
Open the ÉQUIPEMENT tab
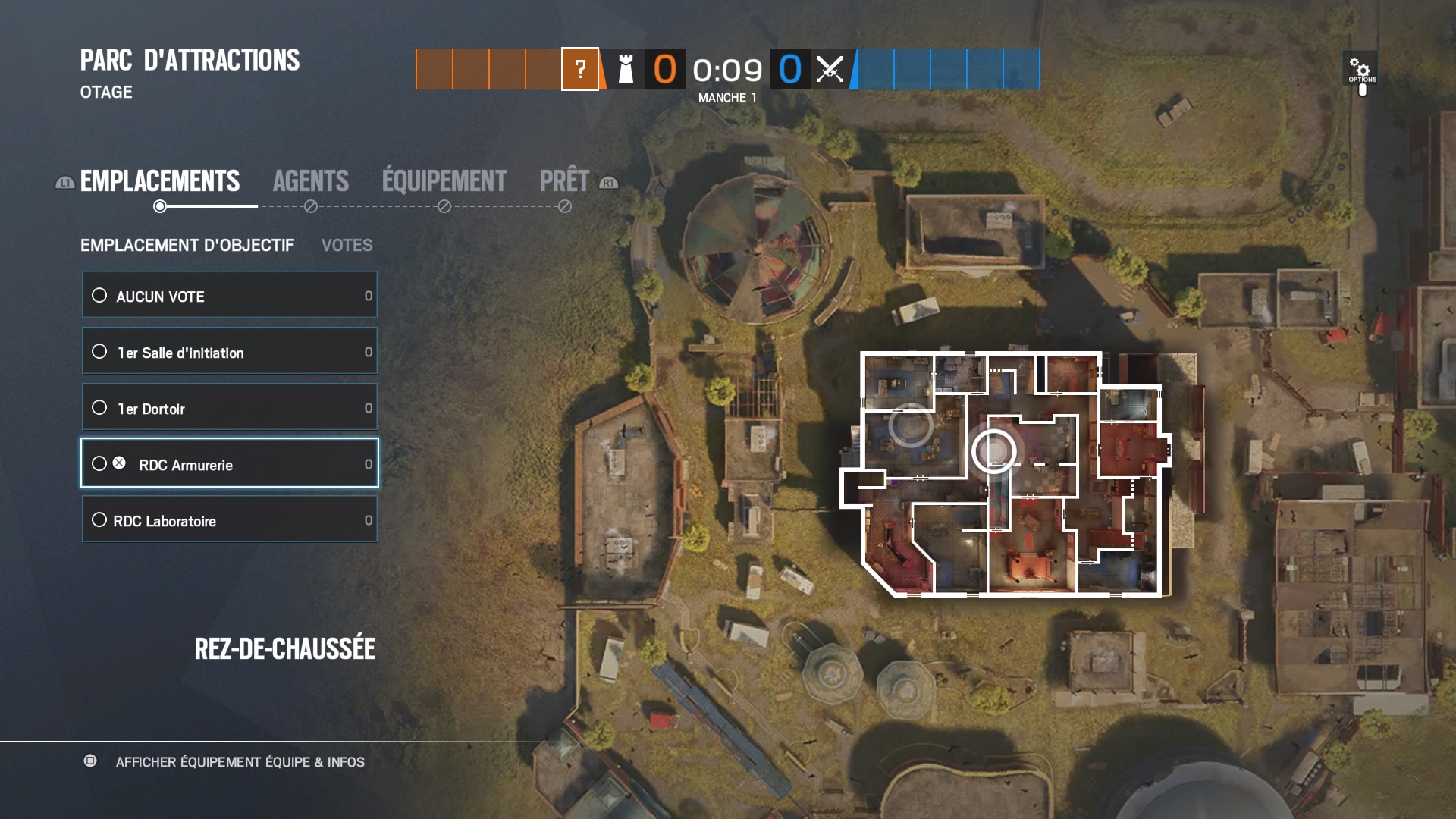click(442, 180)
